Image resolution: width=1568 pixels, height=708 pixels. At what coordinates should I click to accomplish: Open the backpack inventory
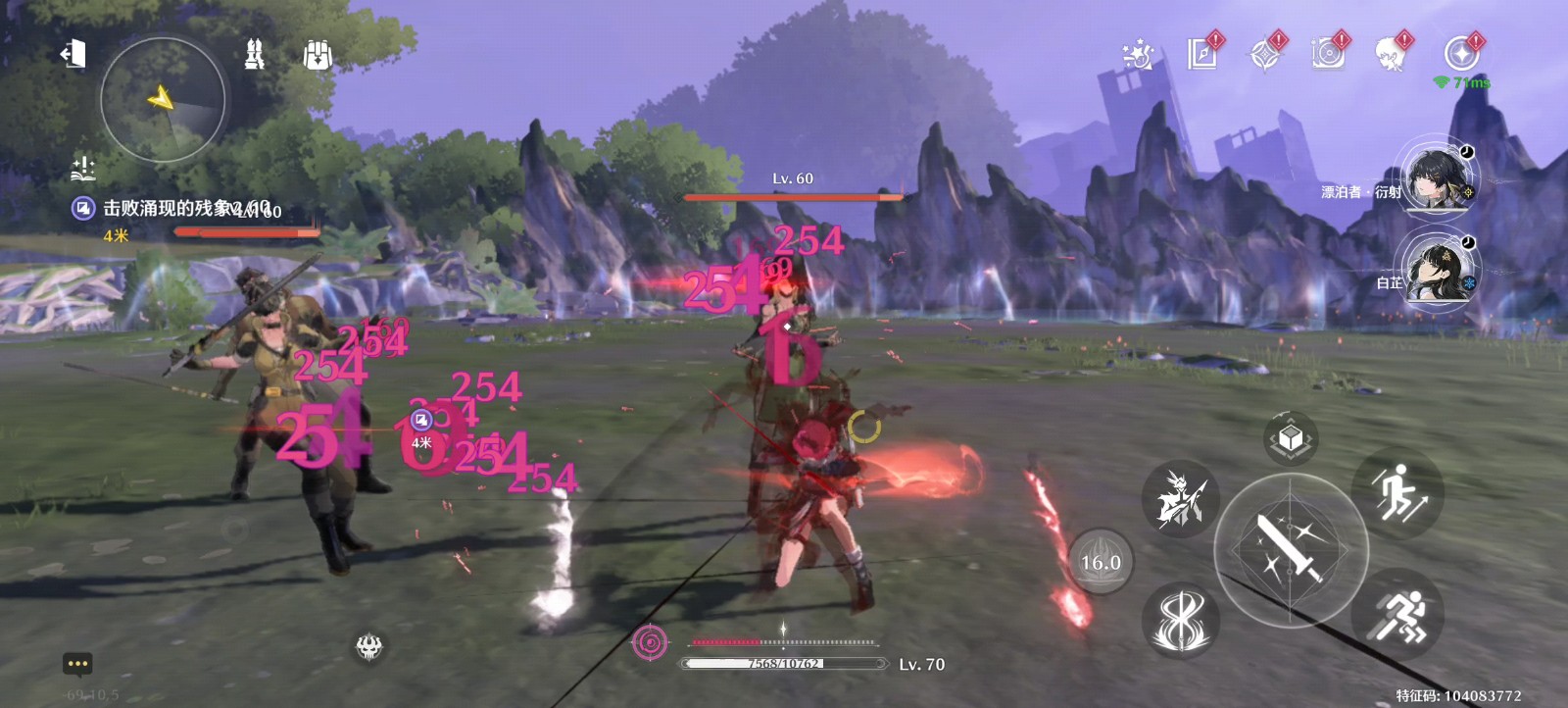[x=318, y=55]
